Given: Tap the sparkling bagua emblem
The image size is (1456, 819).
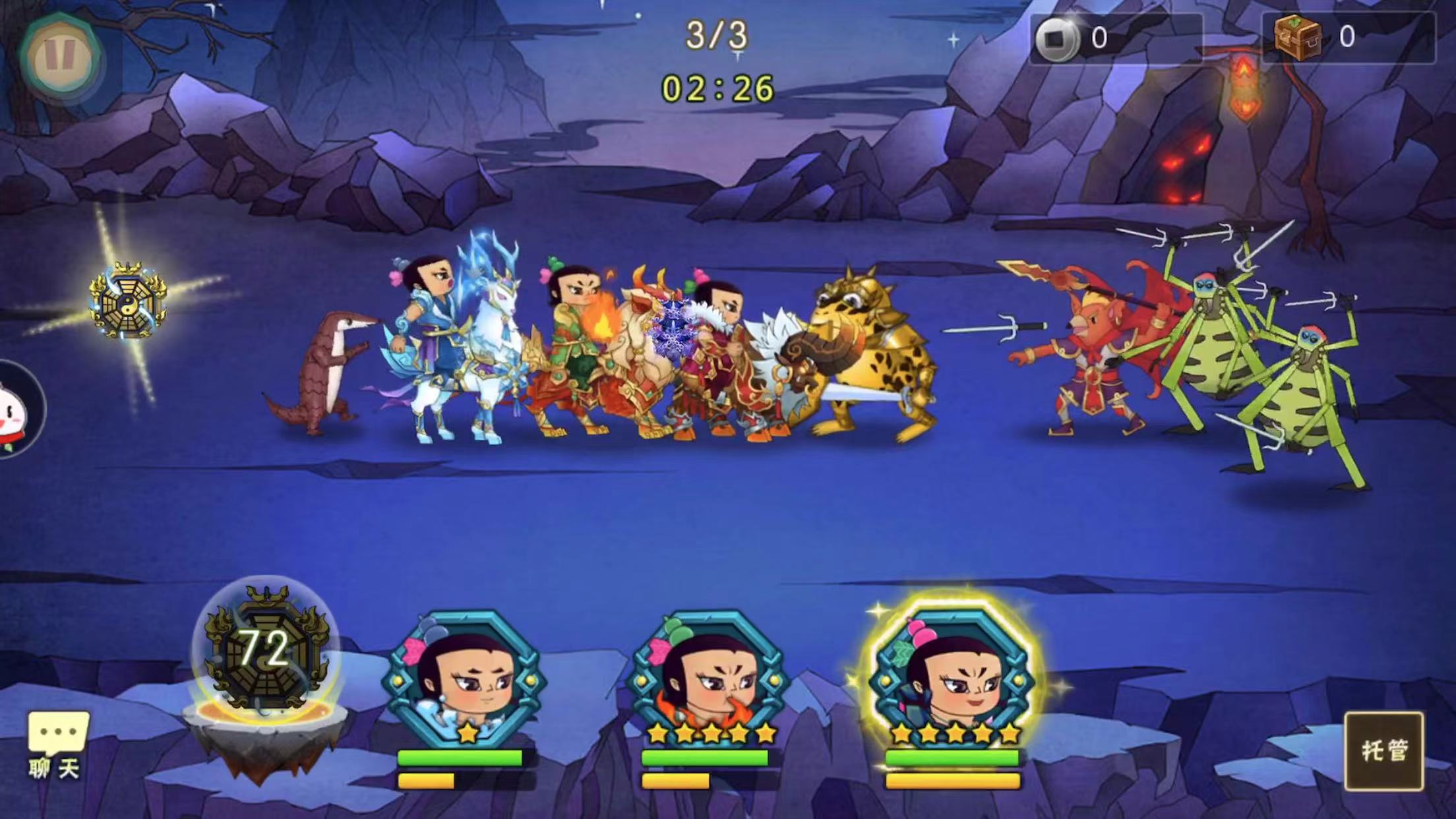Looking at the screenshot, I should click(x=128, y=301).
